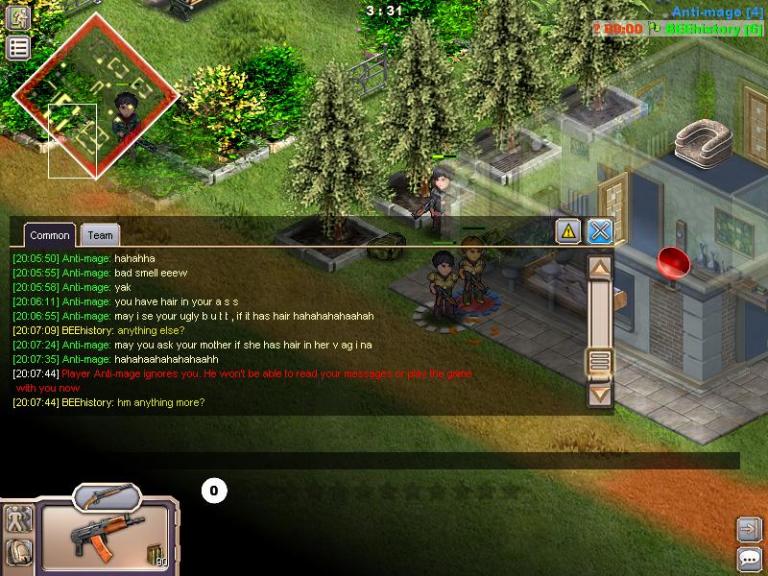Open the backpack inventory
Image resolution: width=768 pixels, height=576 pixels.
[x=18, y=551]
